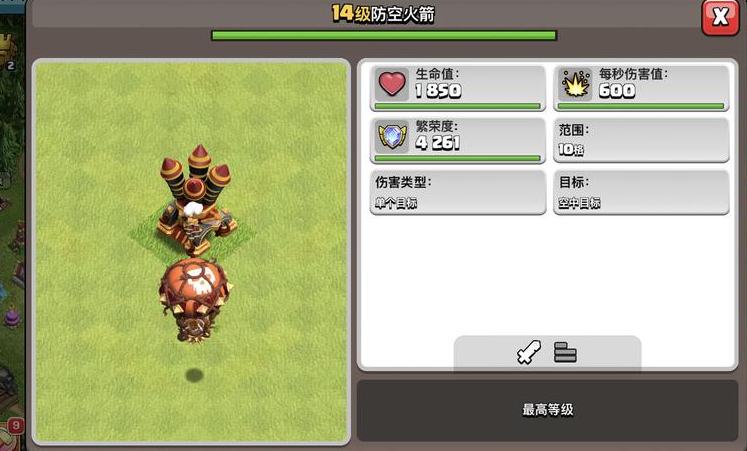Viewport: 747px width, 451px height.
Task: Select the sword icon stats tab
Action: 528,353
